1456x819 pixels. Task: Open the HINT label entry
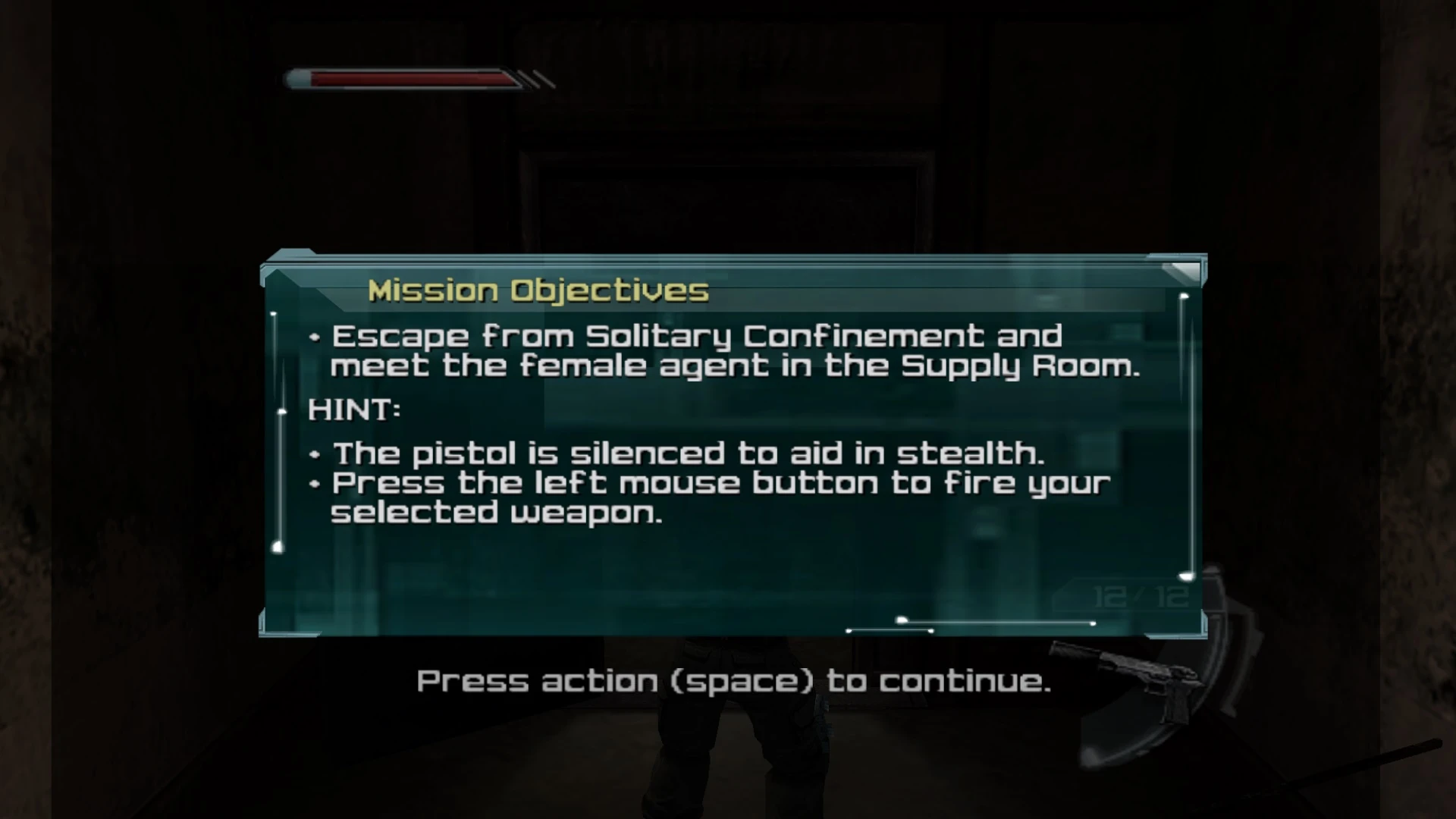(353, 409)
